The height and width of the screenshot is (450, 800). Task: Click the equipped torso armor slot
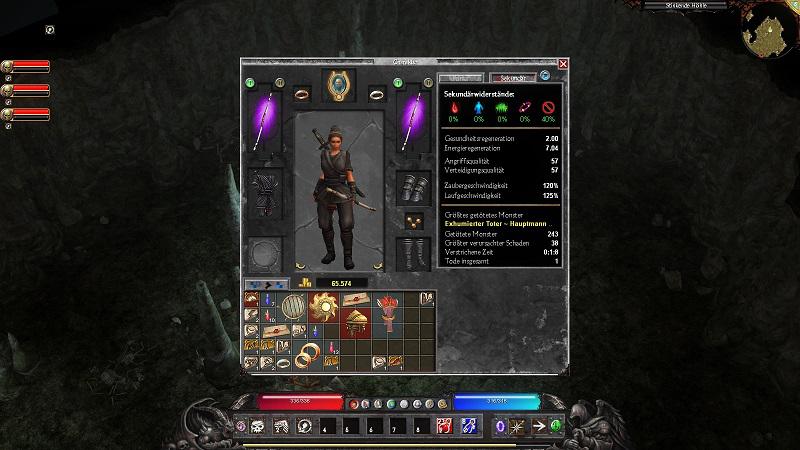(x=265, y=190)
